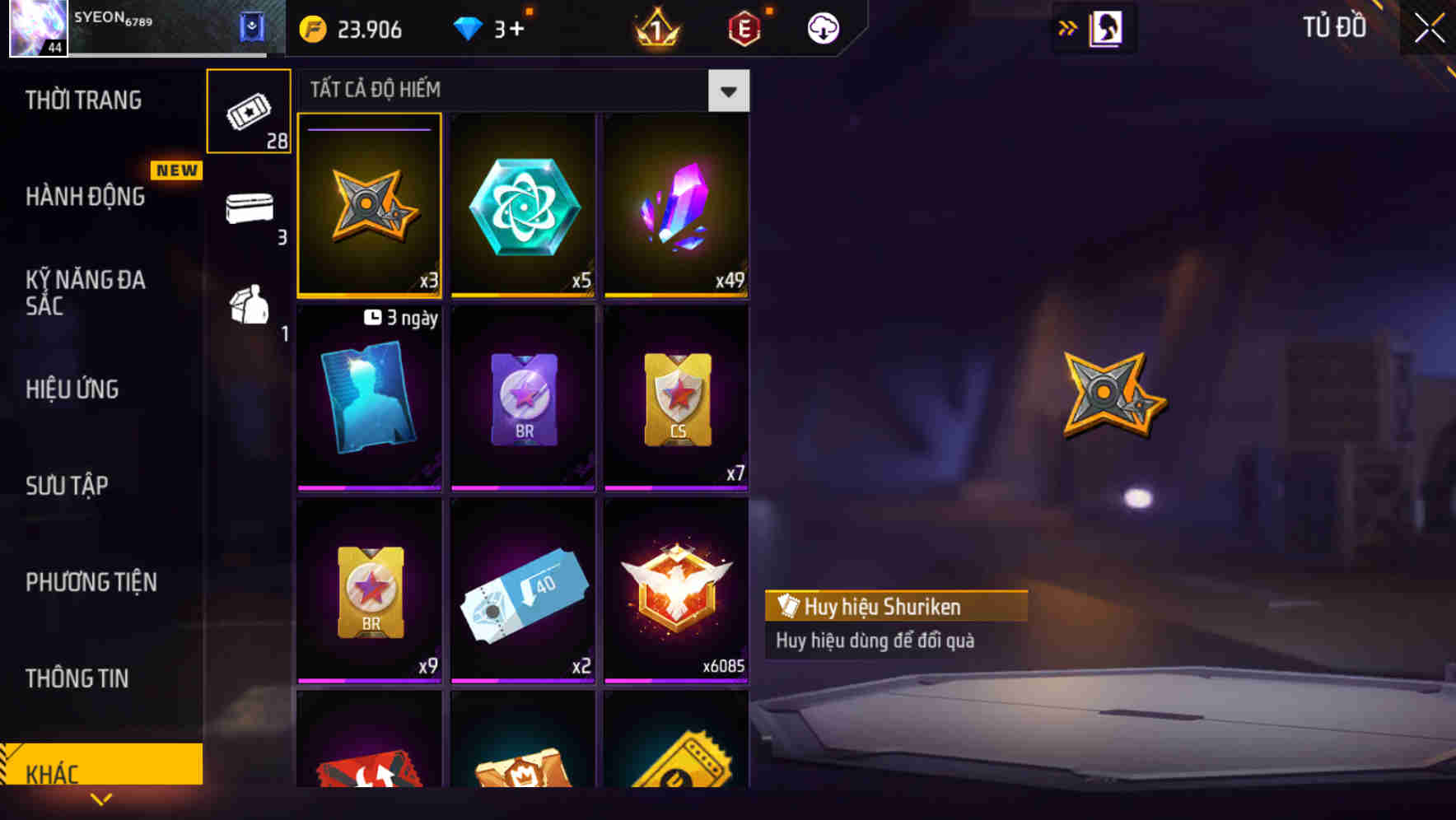Close the TỦ ĐỒ screen with the X
1456x820 pixels.
coord(1426,27)
